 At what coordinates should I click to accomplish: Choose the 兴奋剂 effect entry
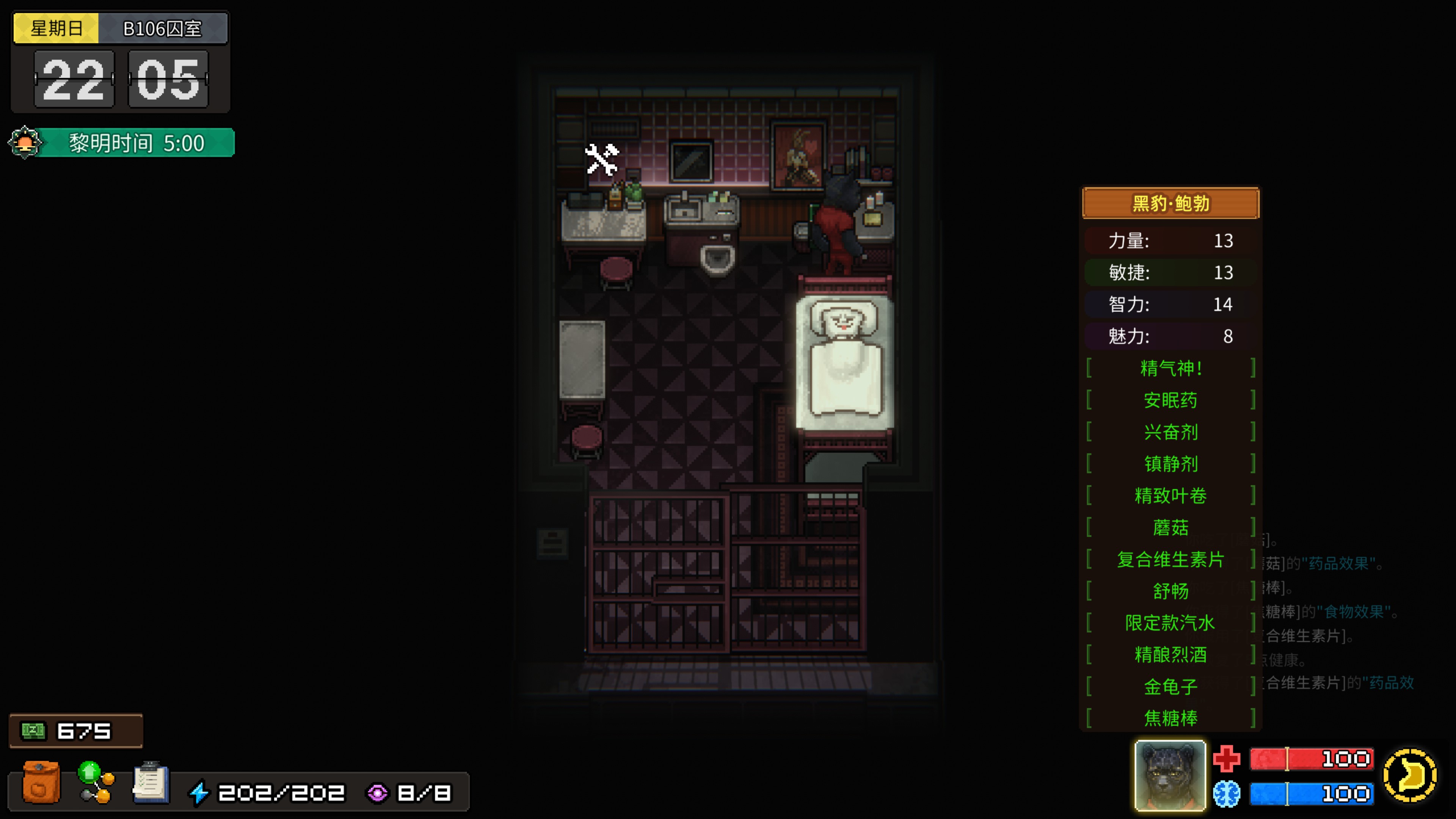click(1170, 432)
